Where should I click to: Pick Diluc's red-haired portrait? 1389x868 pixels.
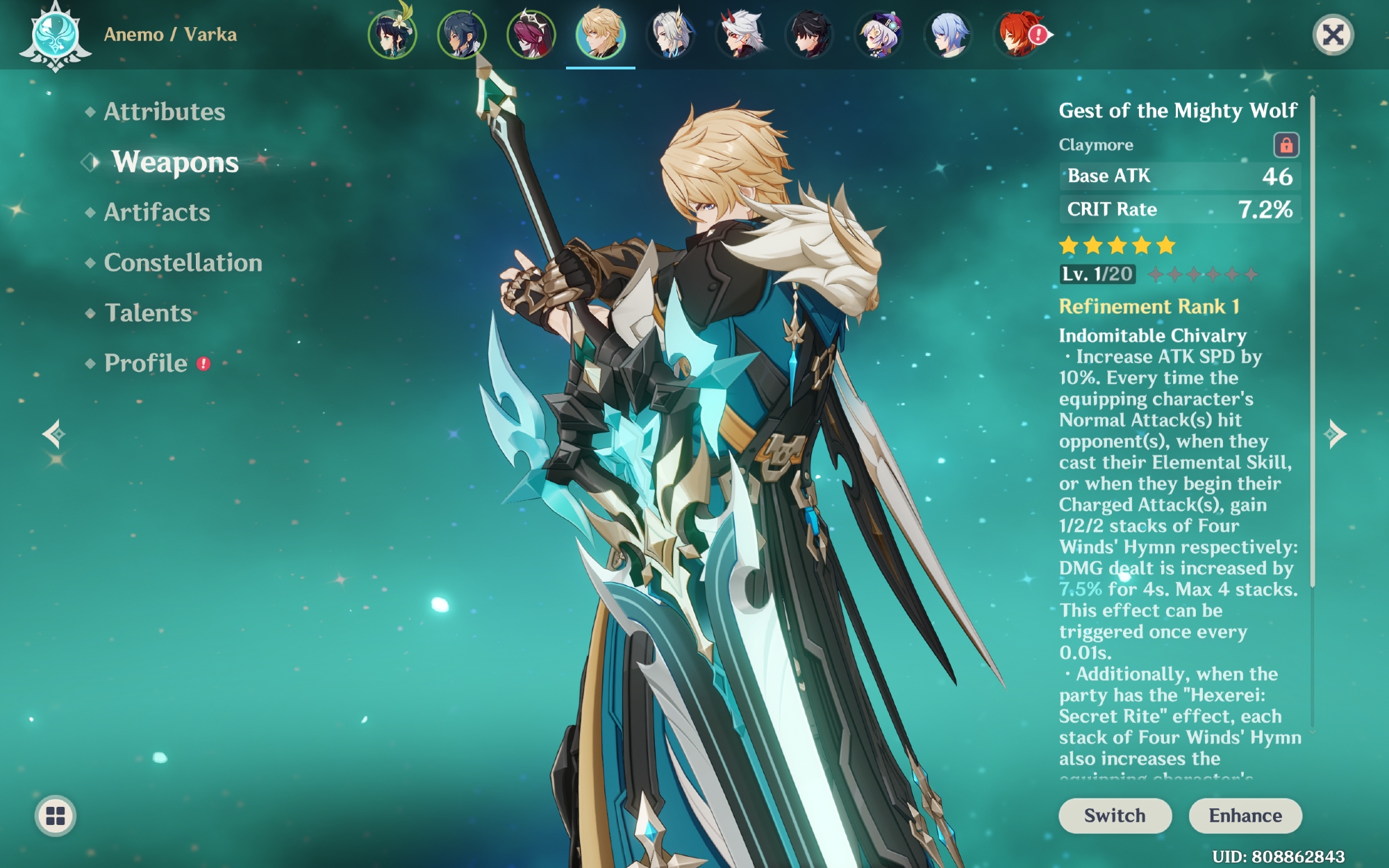(x=1017, y=34)
